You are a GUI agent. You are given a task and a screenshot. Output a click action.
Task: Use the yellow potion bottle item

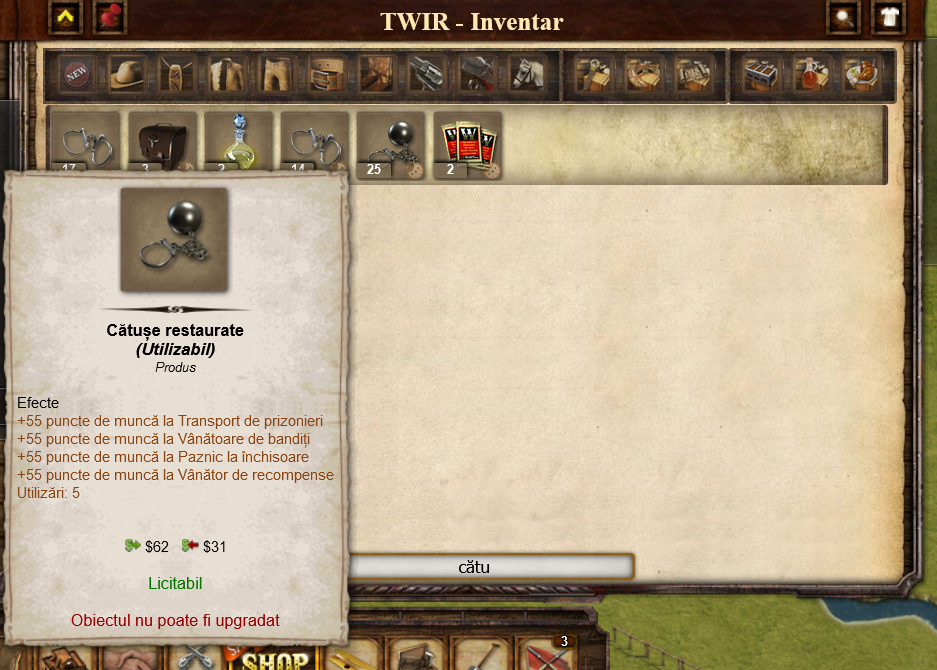[237, 144]
